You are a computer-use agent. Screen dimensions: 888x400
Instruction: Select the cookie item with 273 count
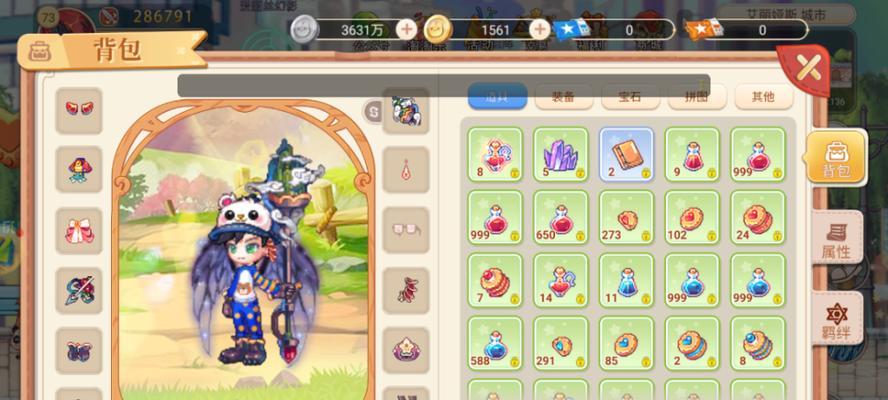(x=626, y=217)
